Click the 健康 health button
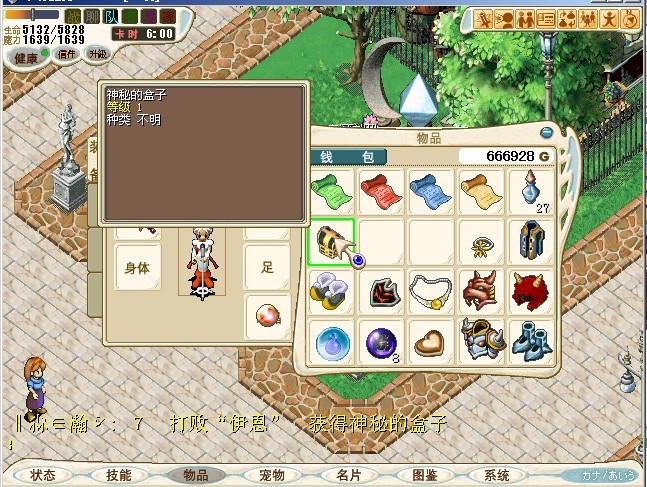 tap(27, 57)
